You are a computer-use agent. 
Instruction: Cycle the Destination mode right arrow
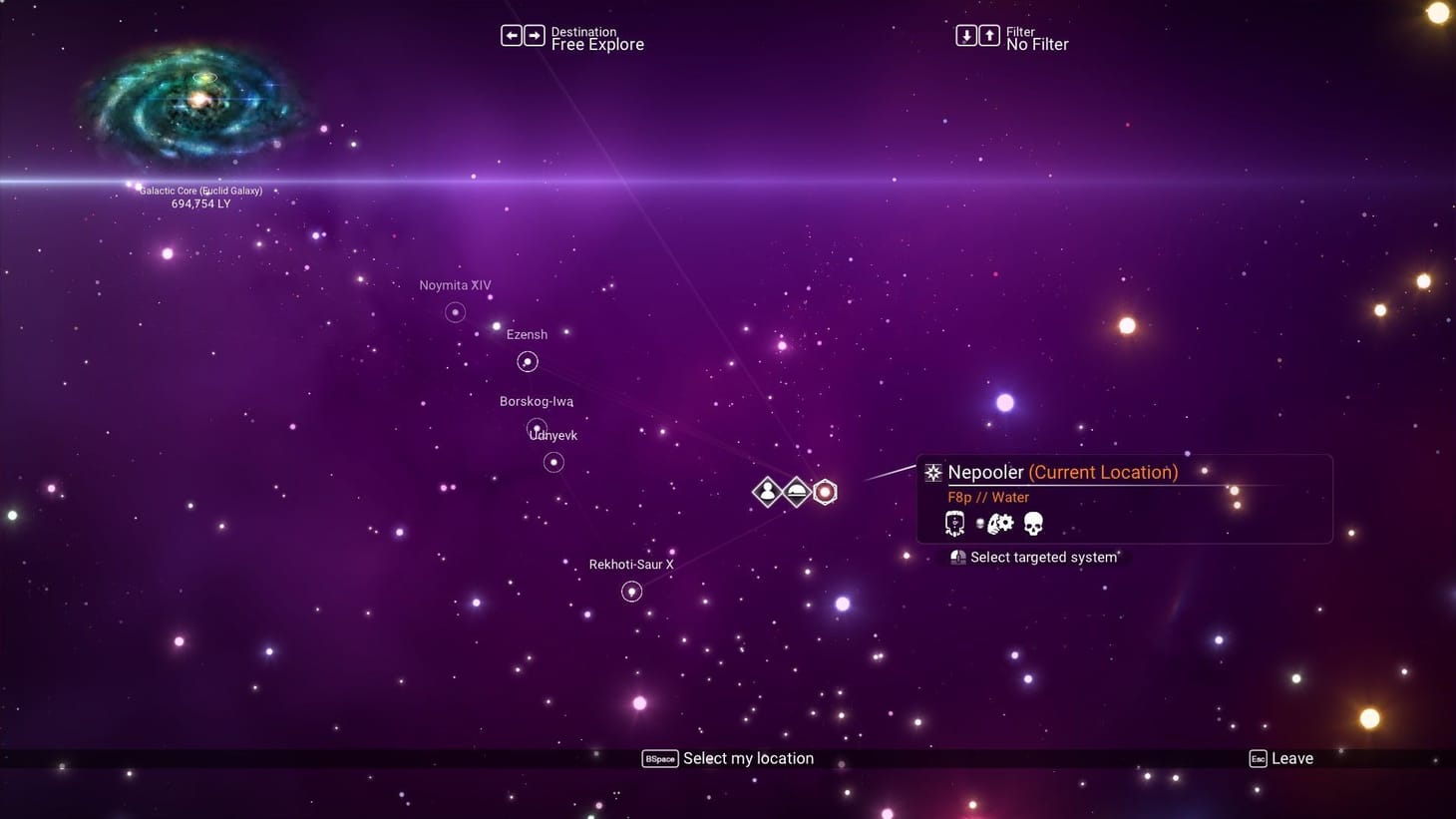tap(535, 34)
